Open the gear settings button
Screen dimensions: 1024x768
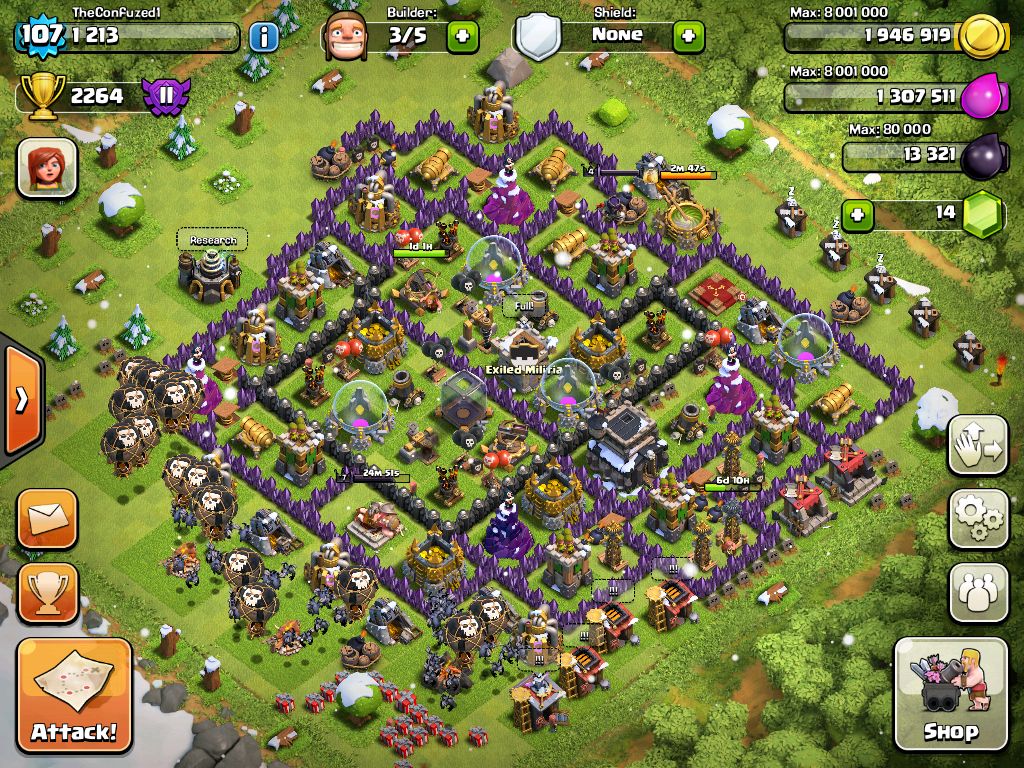tap(978, 518)
